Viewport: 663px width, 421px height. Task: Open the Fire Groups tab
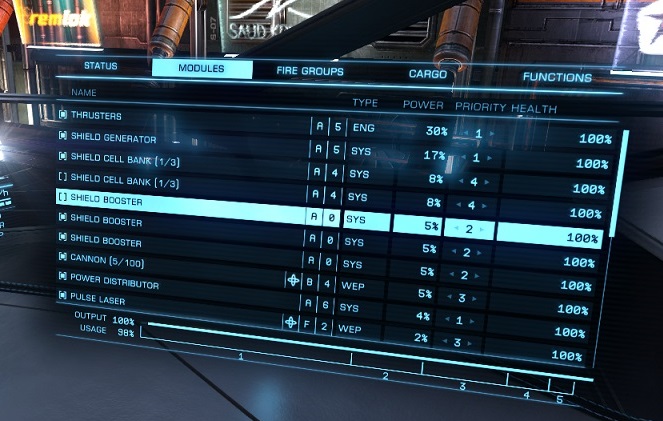310,71
